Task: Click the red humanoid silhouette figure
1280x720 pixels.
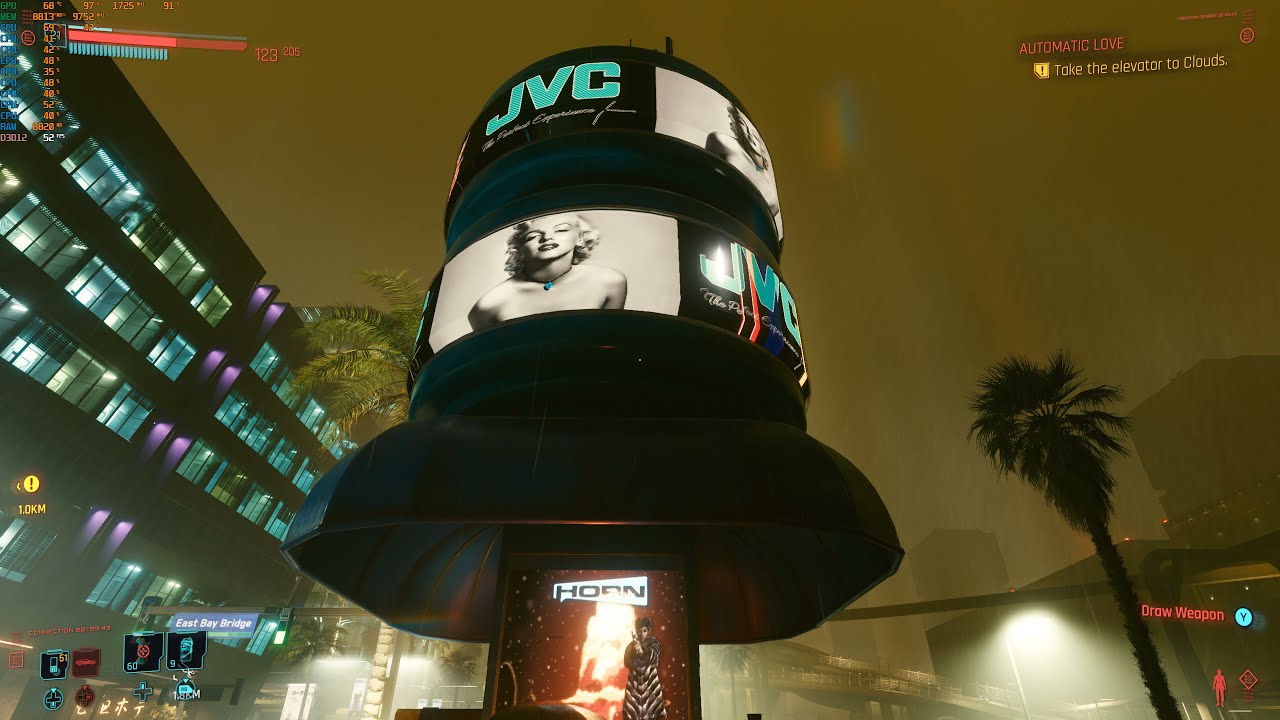Action: click(x=1220, y=687)
